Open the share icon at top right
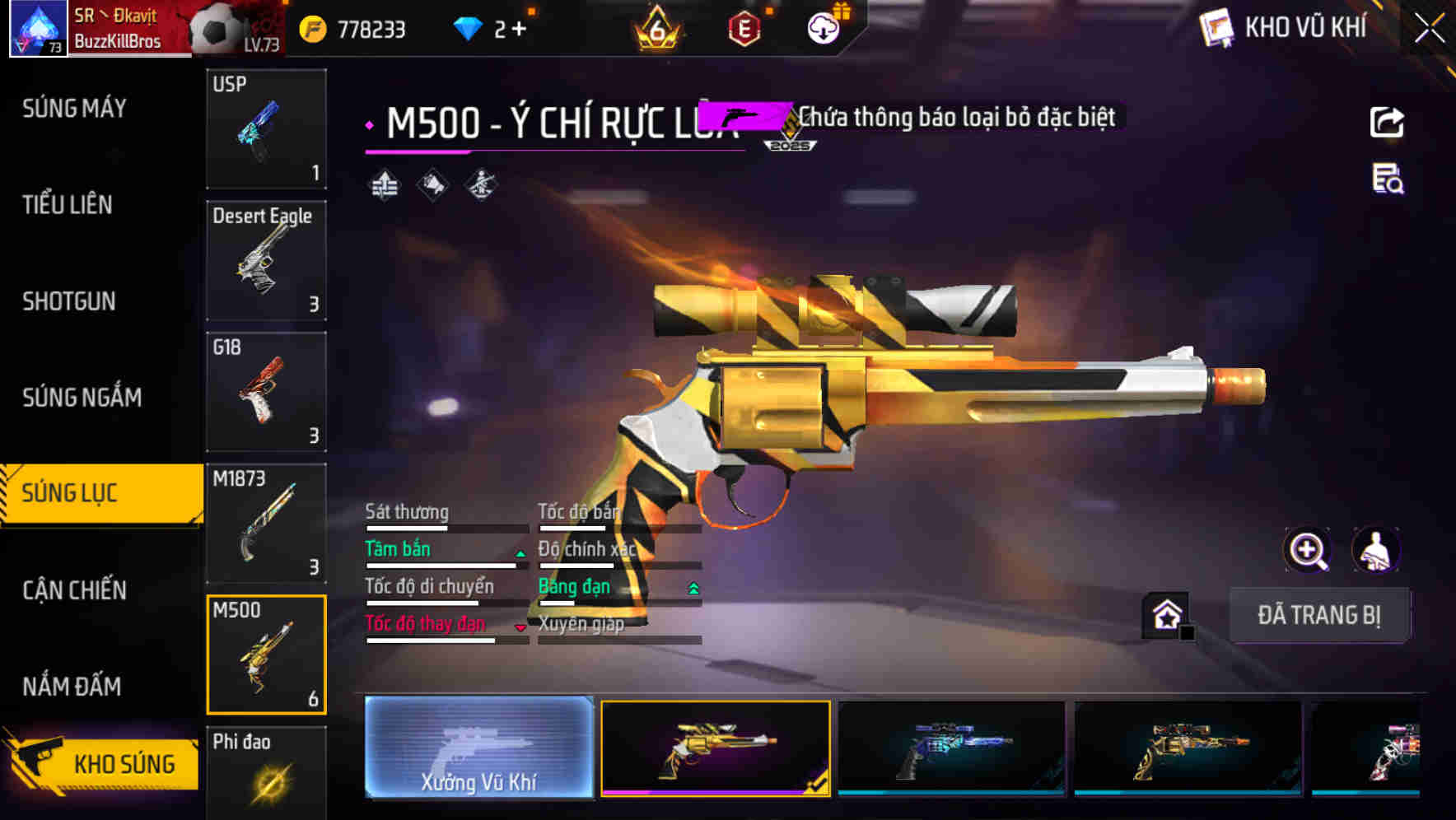 (x=1388, y=121)
